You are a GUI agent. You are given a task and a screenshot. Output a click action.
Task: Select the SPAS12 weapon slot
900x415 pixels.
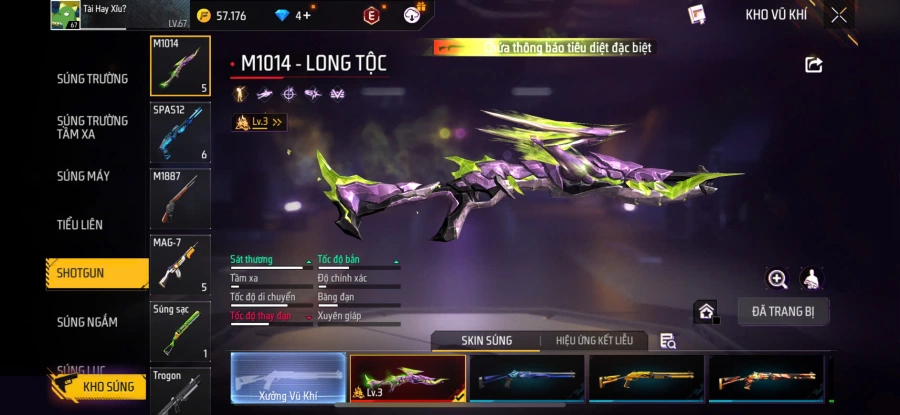coord(180,132)
